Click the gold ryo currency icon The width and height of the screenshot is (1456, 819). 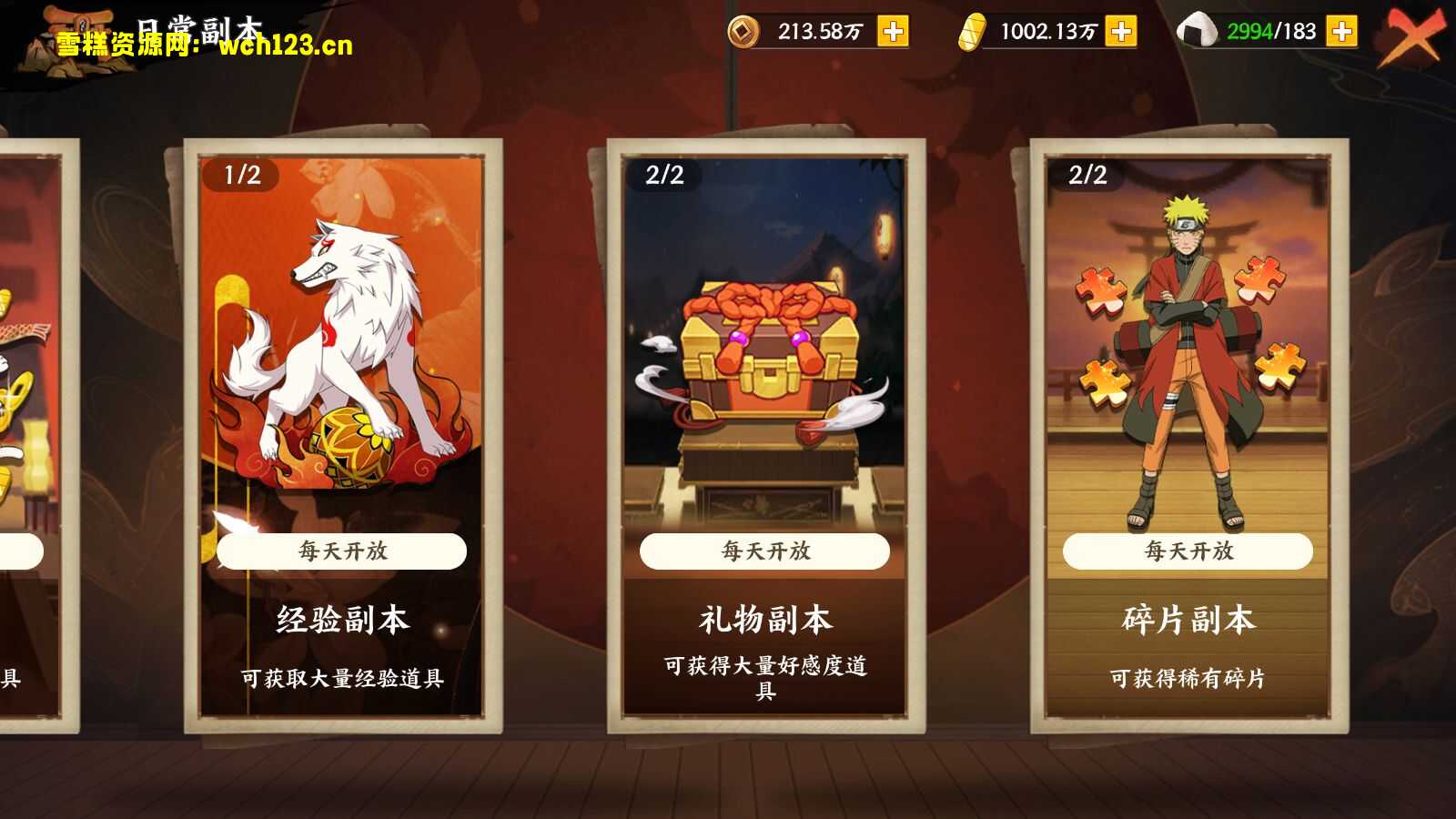973,28
